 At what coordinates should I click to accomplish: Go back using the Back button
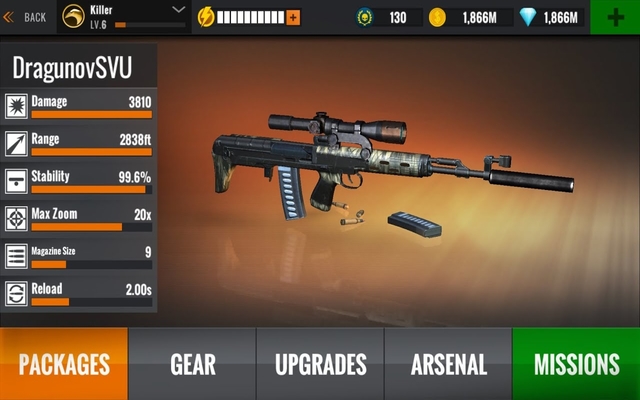25,17
